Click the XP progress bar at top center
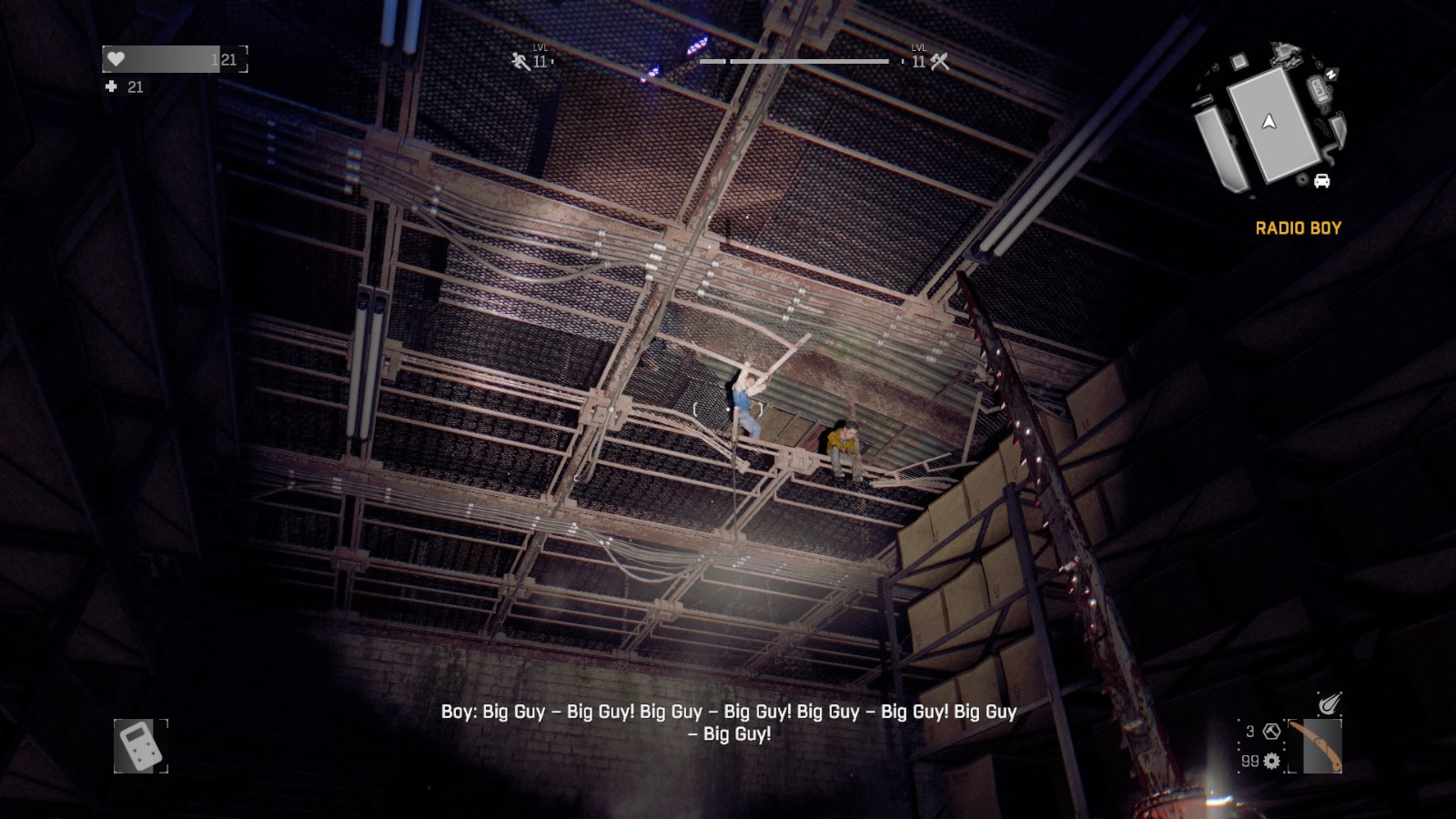 tap(794, 61)
